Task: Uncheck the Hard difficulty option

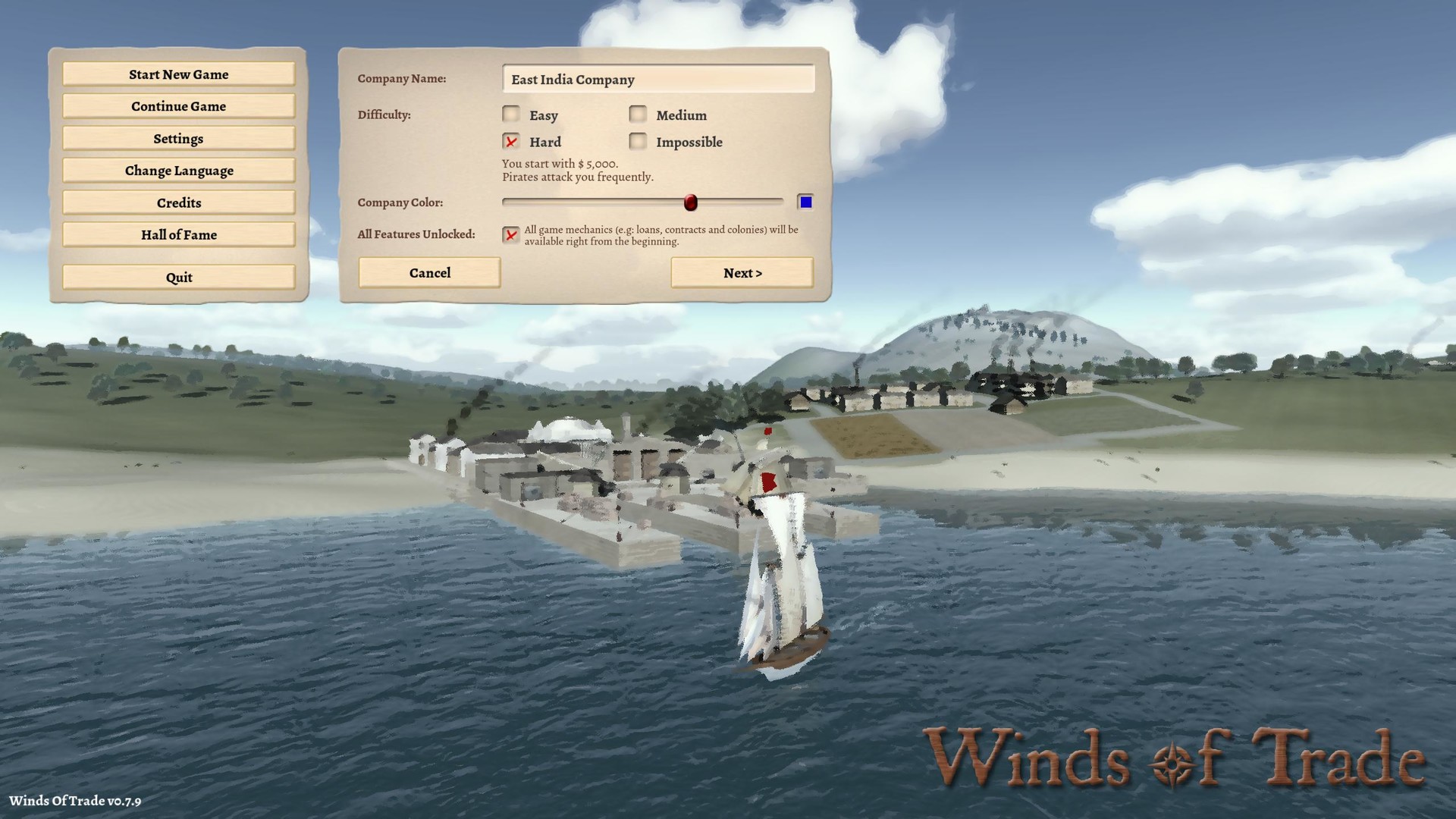Action: pyautogui.click(x=511, y=141)
